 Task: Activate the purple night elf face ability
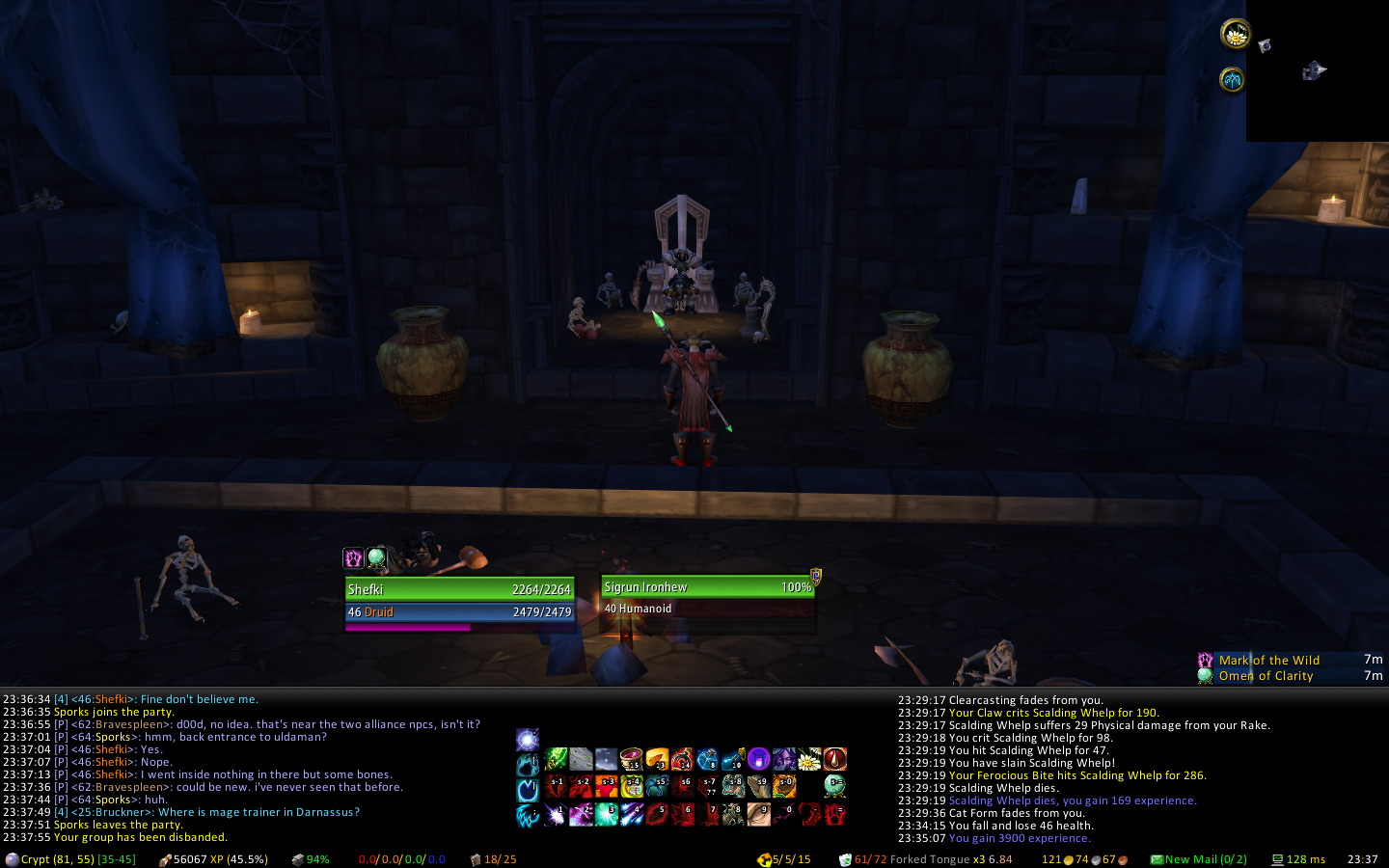[783, 760]
